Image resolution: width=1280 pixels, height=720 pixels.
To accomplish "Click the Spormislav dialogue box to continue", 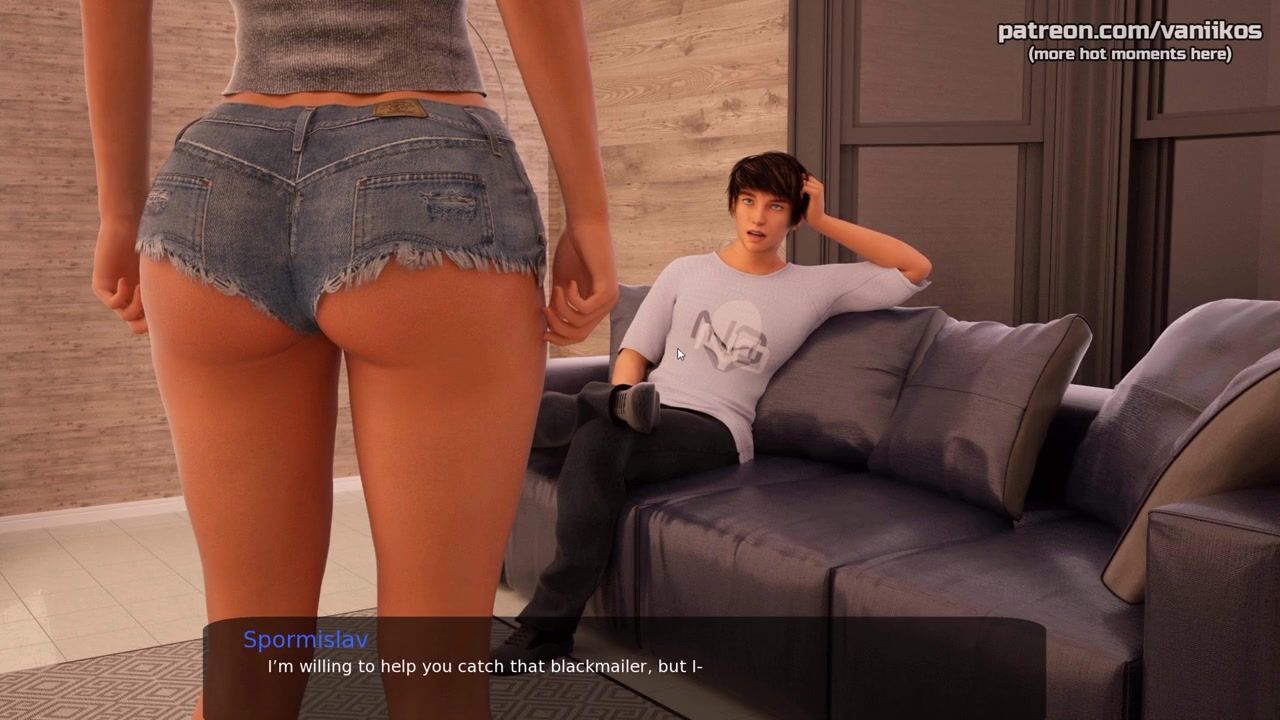I will [625, 667].
